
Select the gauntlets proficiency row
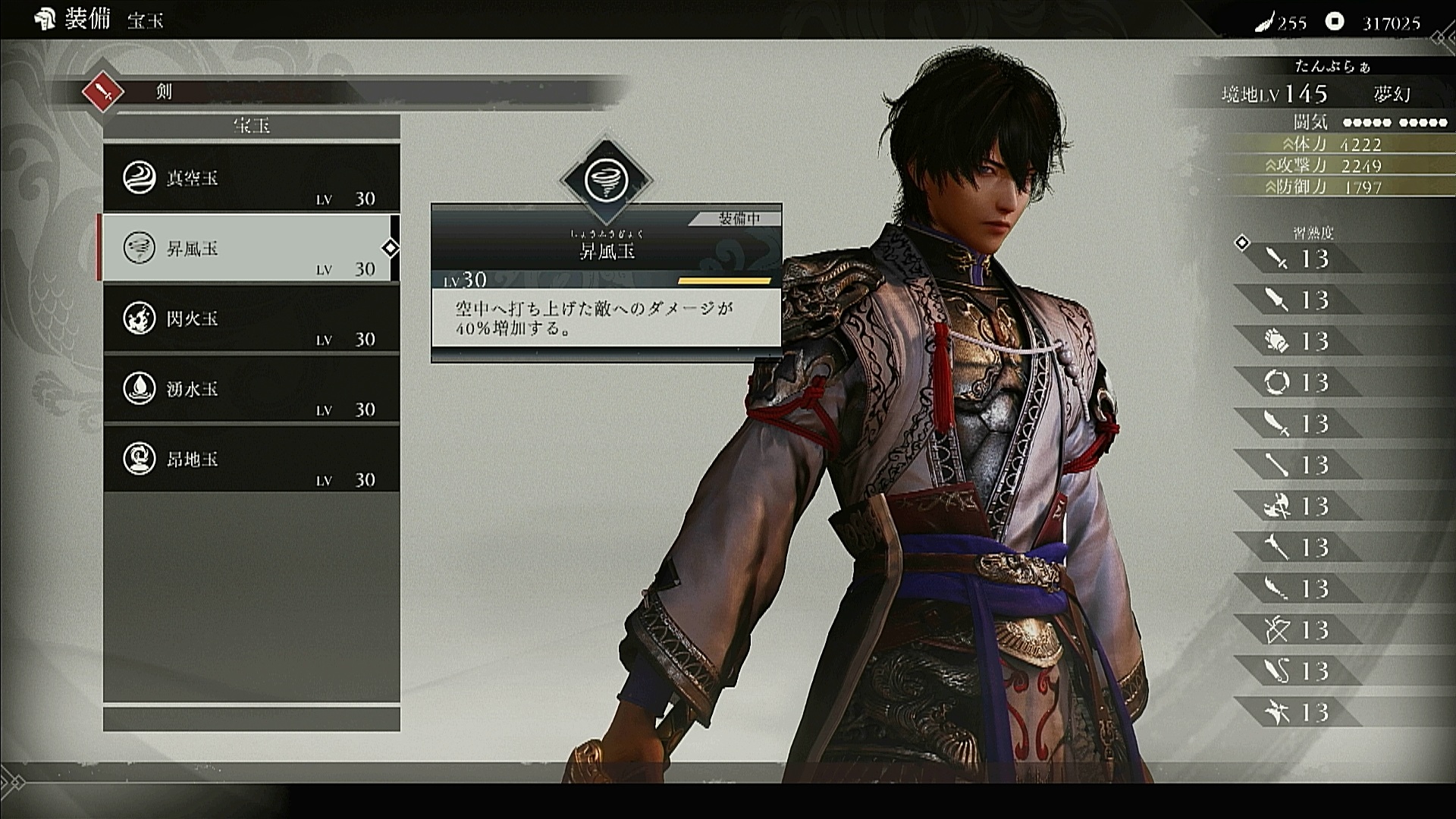click(1298, 341)
